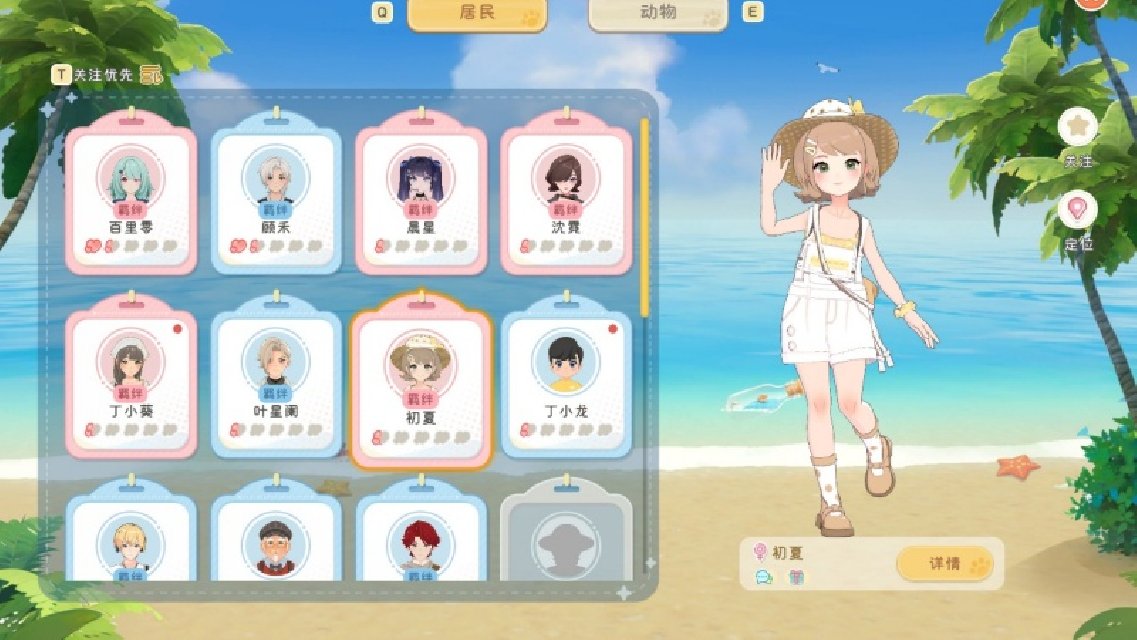Viewport: 1137px width, 640px height.
Task: Select the old man with cap card
Action: 276,535
